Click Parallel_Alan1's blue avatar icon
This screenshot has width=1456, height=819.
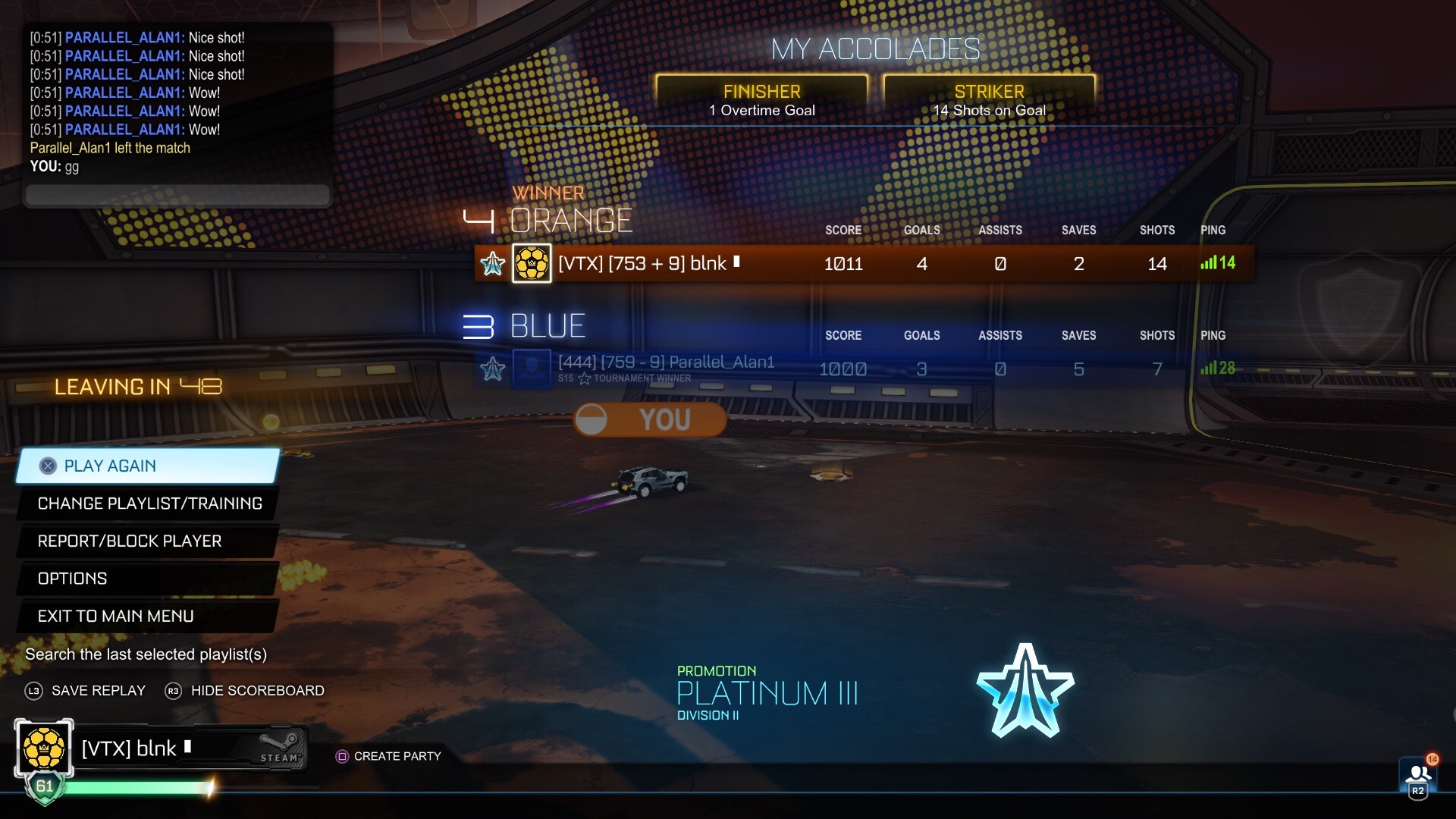pos(532,369)
